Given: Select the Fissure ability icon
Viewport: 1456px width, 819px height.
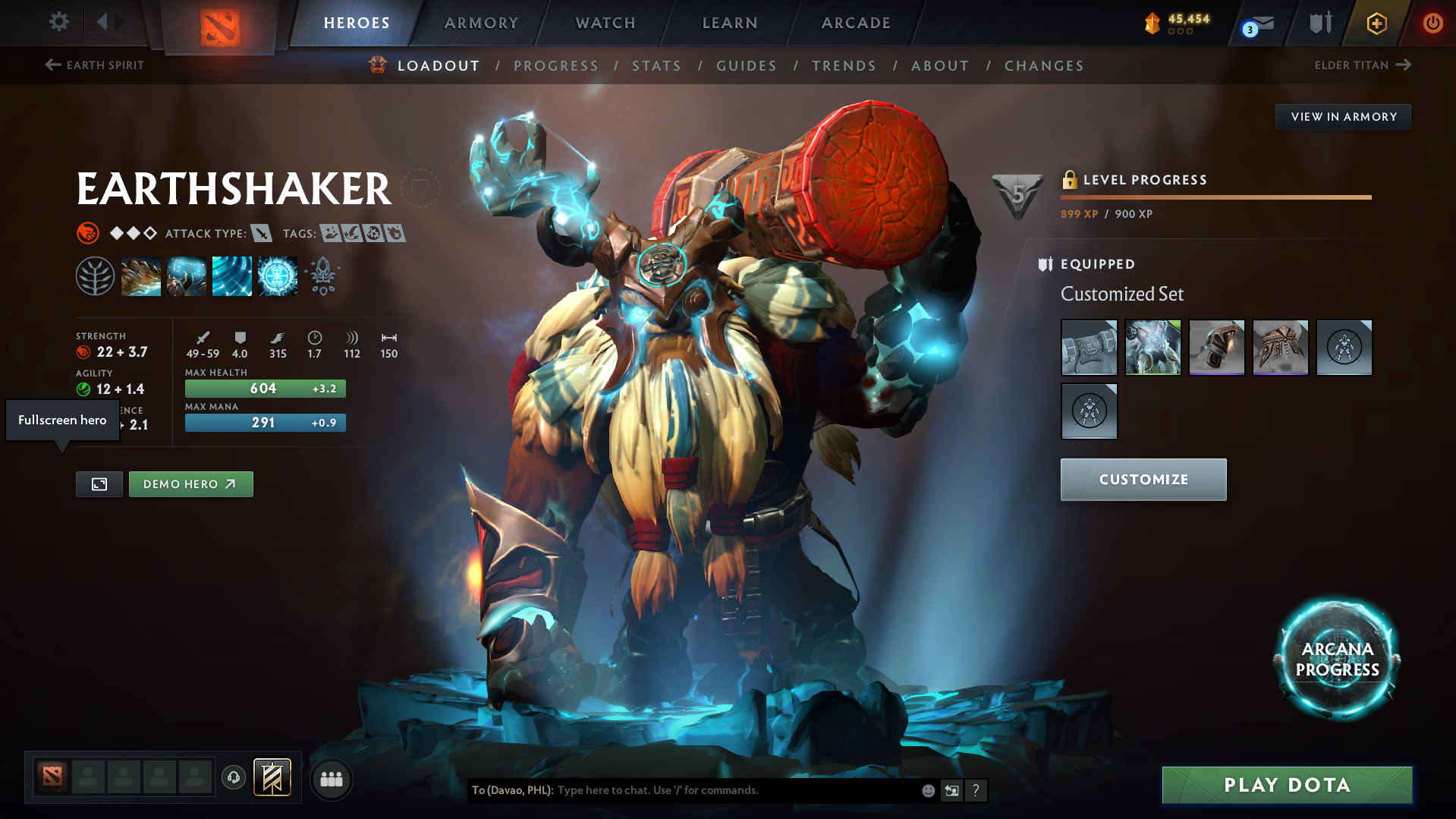Looking at the screenshot, I should pos(141,276).
